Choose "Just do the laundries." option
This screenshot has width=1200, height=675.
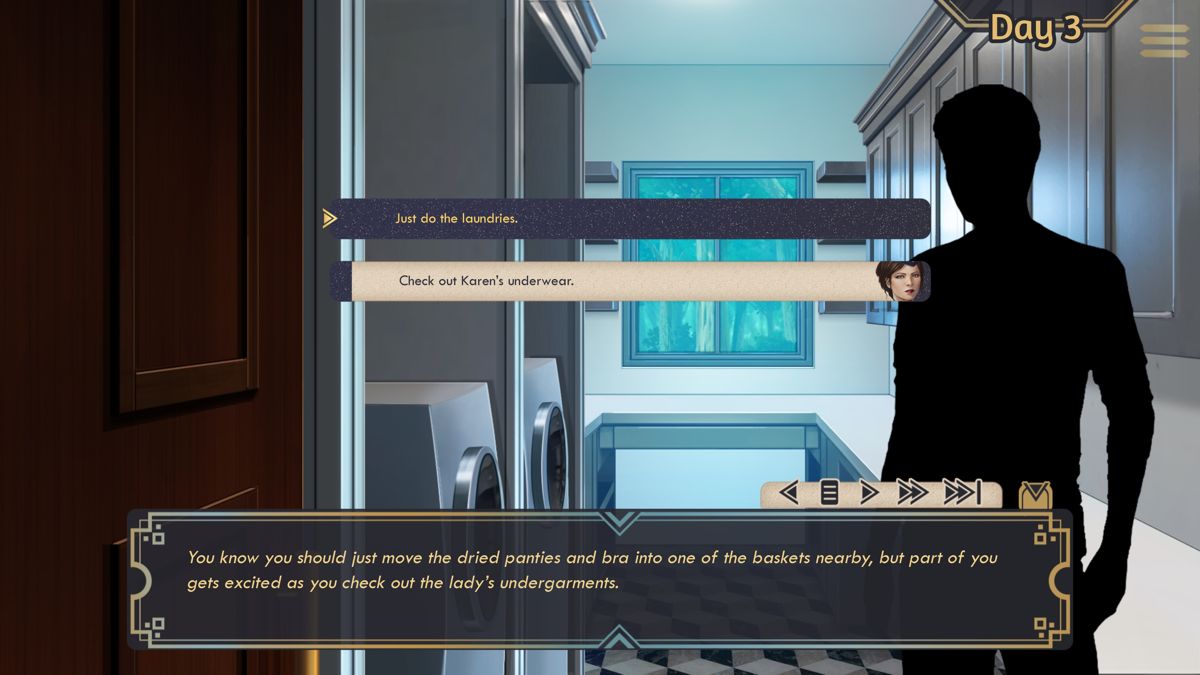(x=630, y=218)
